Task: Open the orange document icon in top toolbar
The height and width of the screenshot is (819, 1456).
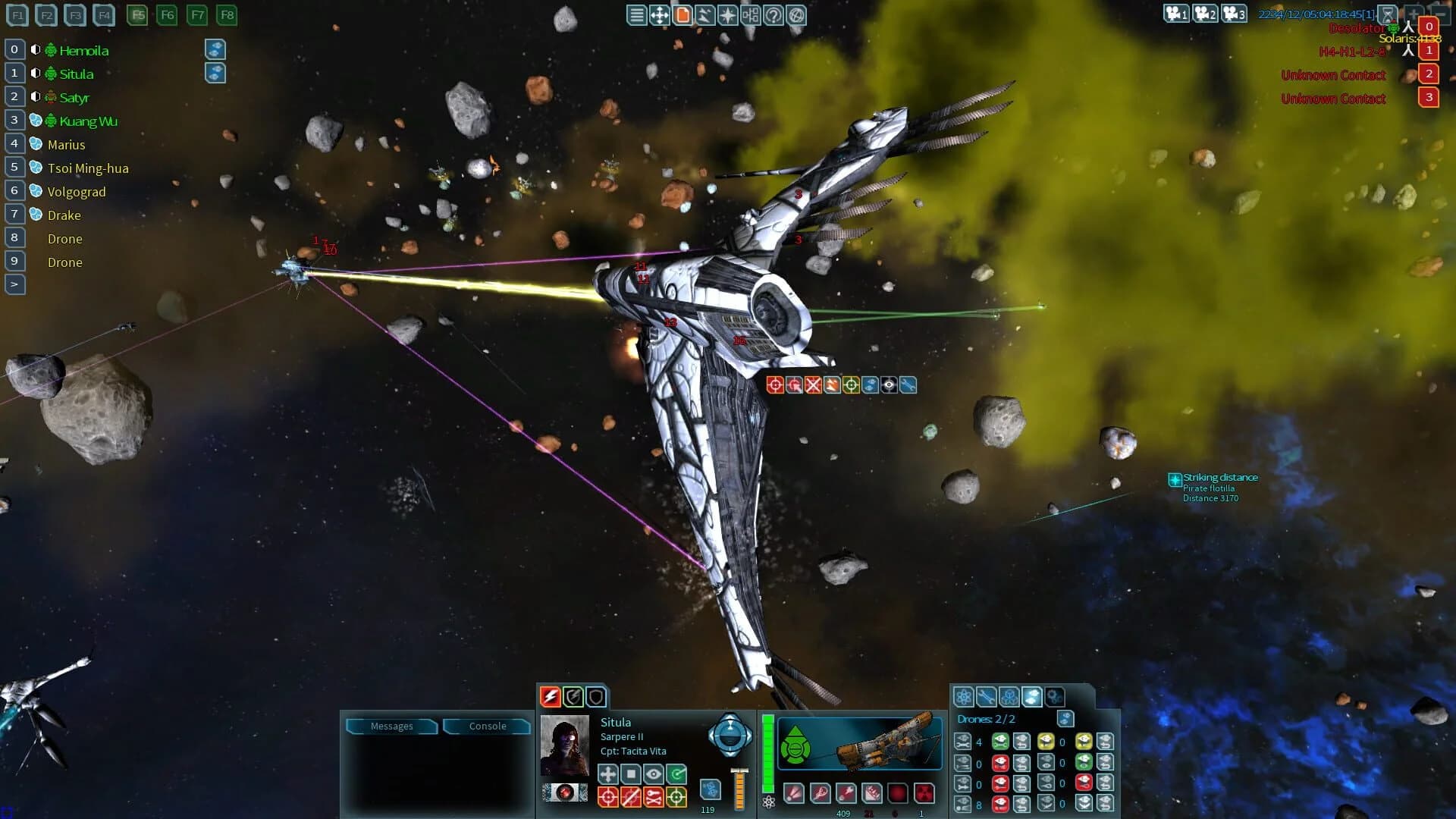Action: (683, 14)
